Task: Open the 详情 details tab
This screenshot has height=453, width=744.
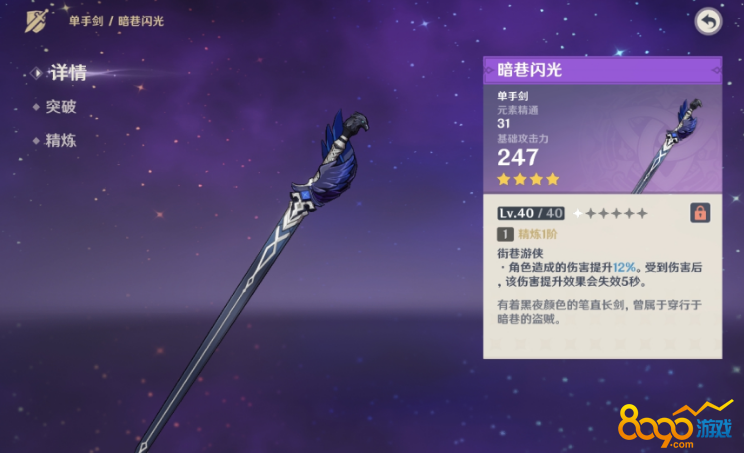Action: 66,72
